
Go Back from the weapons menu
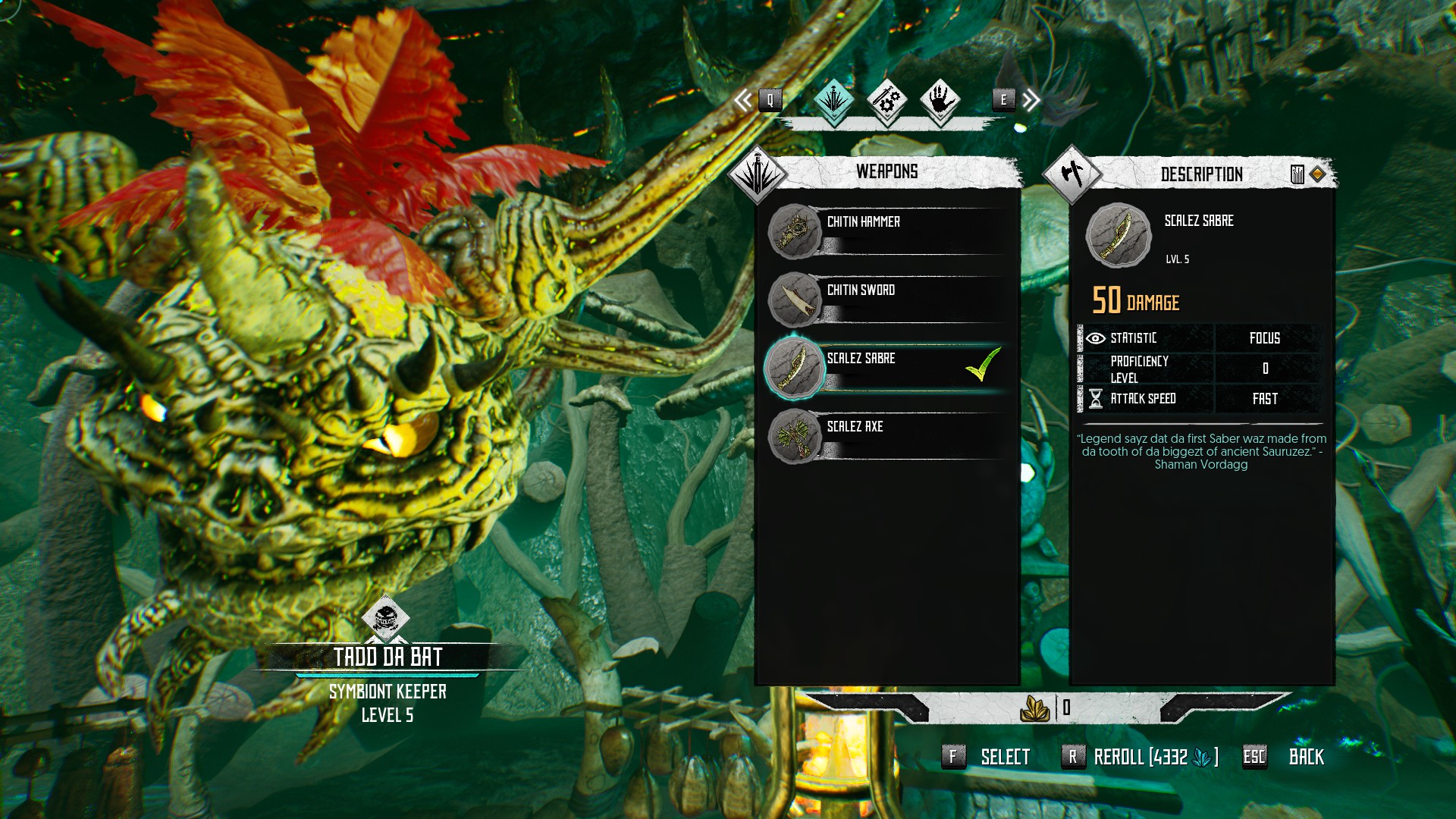pos(1305,757)
